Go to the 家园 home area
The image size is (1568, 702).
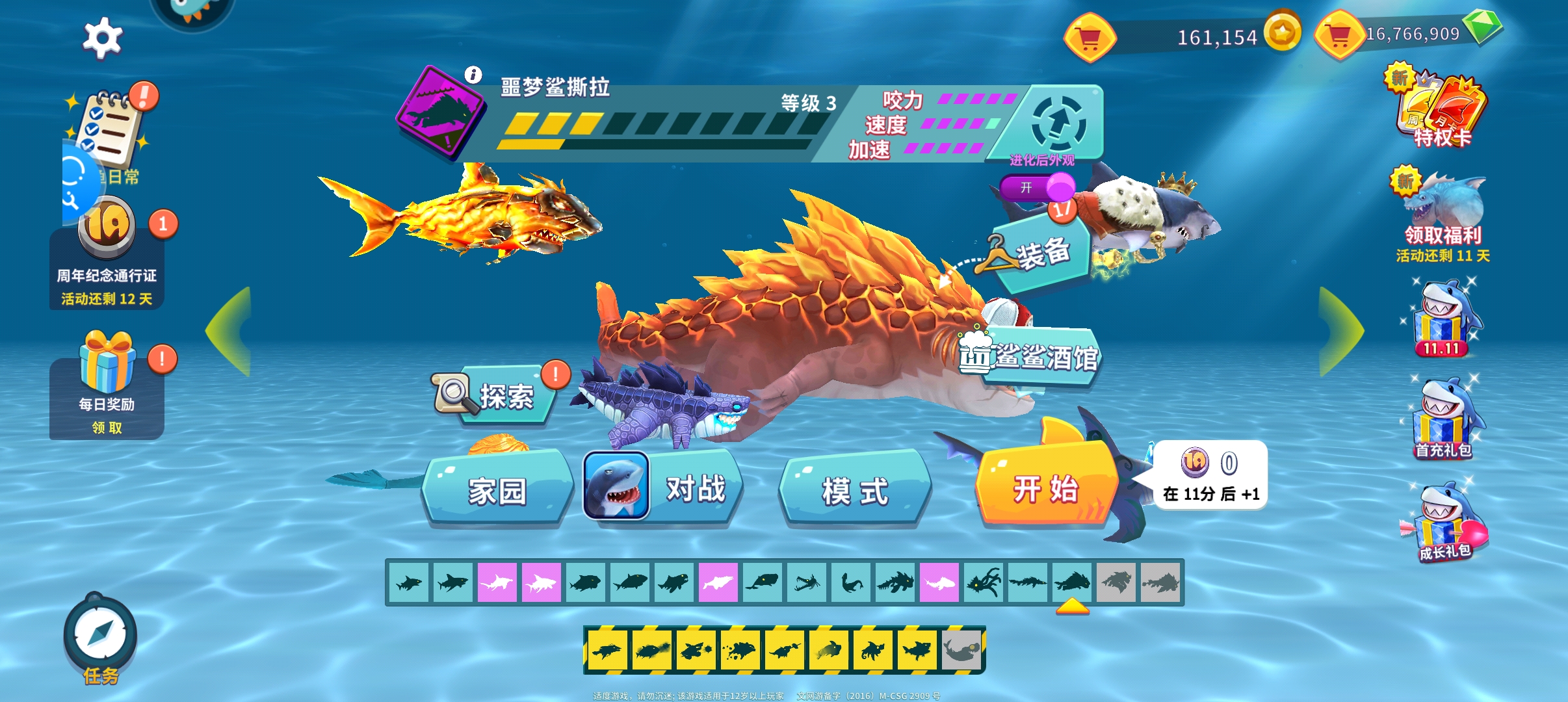(x=497, y=489)
